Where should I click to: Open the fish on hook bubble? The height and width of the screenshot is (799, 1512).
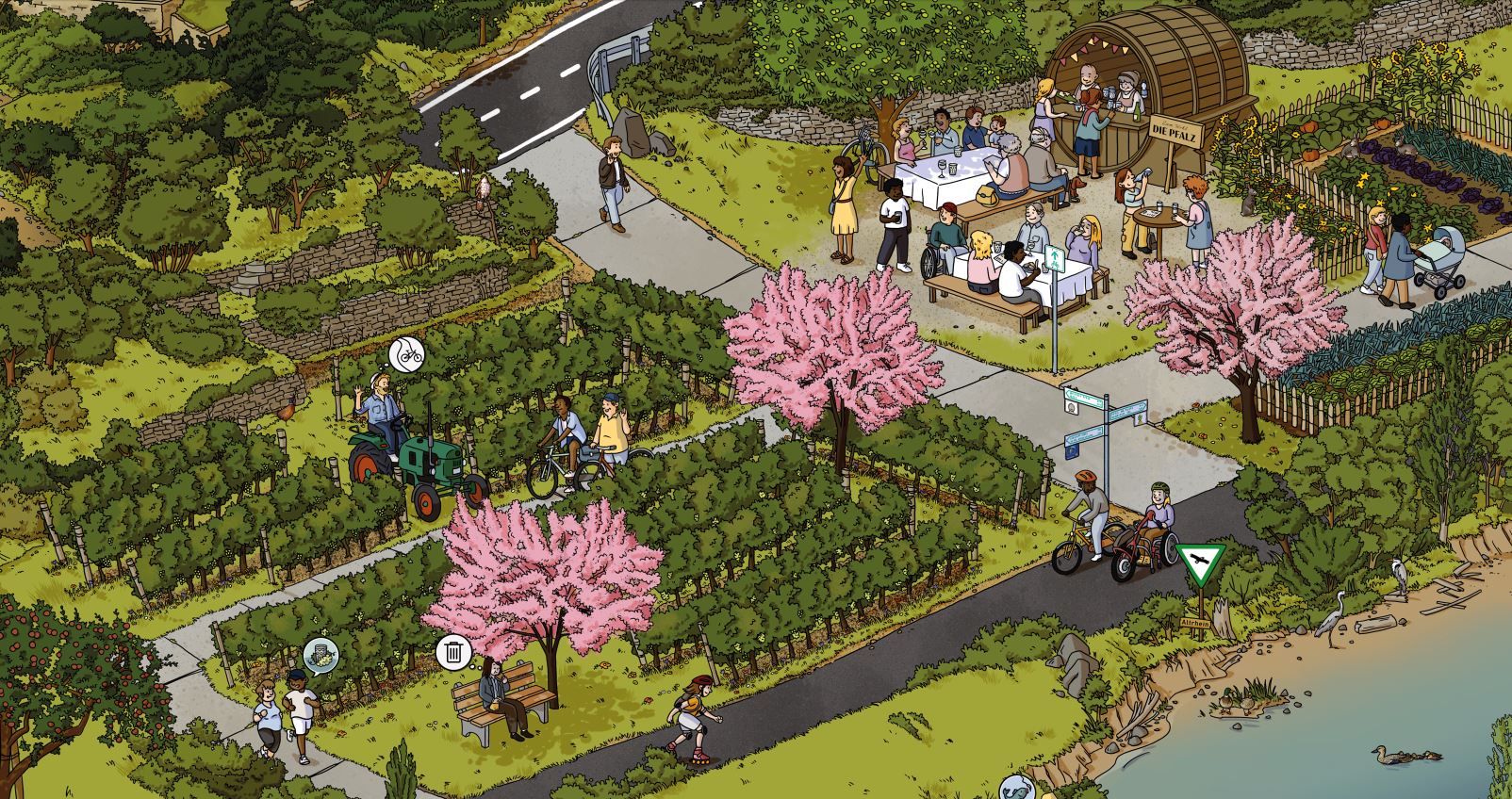click(x=1015, y=790)
